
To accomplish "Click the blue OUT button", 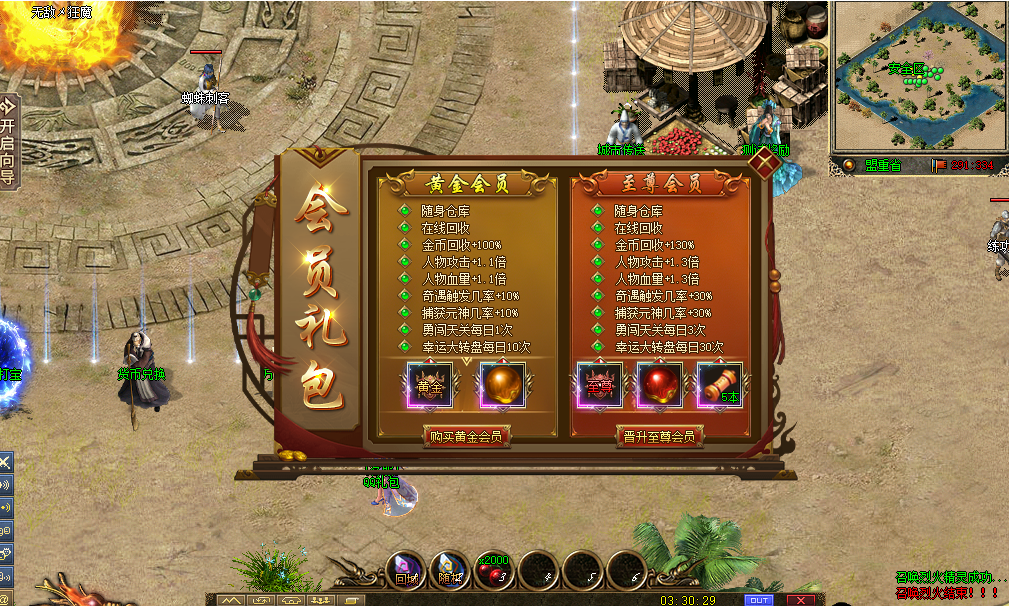I will click(x=758, y=599).
